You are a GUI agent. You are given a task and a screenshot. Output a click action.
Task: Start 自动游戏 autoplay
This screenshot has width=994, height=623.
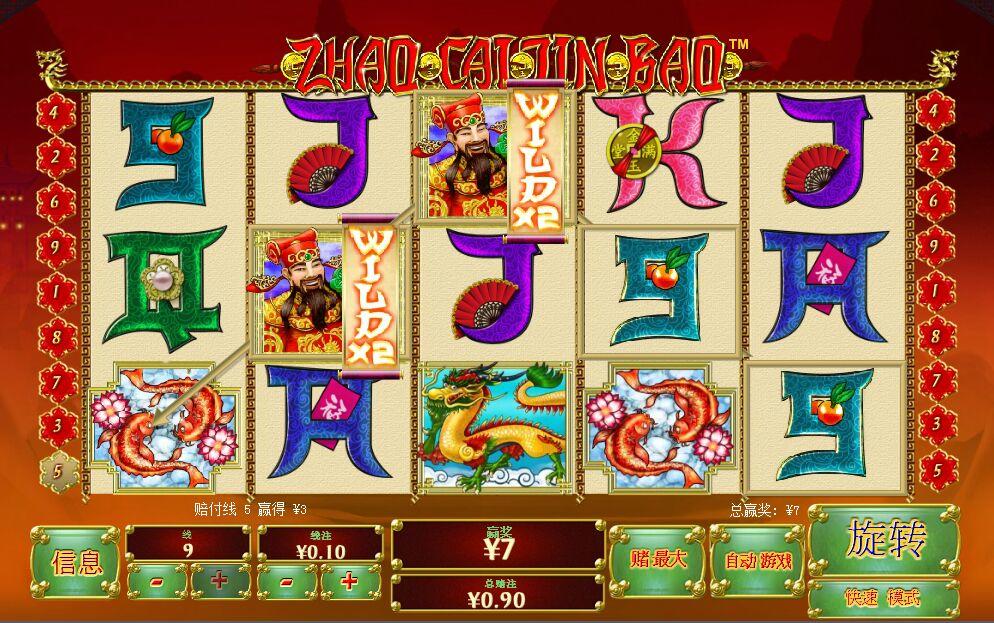point(758,560)
